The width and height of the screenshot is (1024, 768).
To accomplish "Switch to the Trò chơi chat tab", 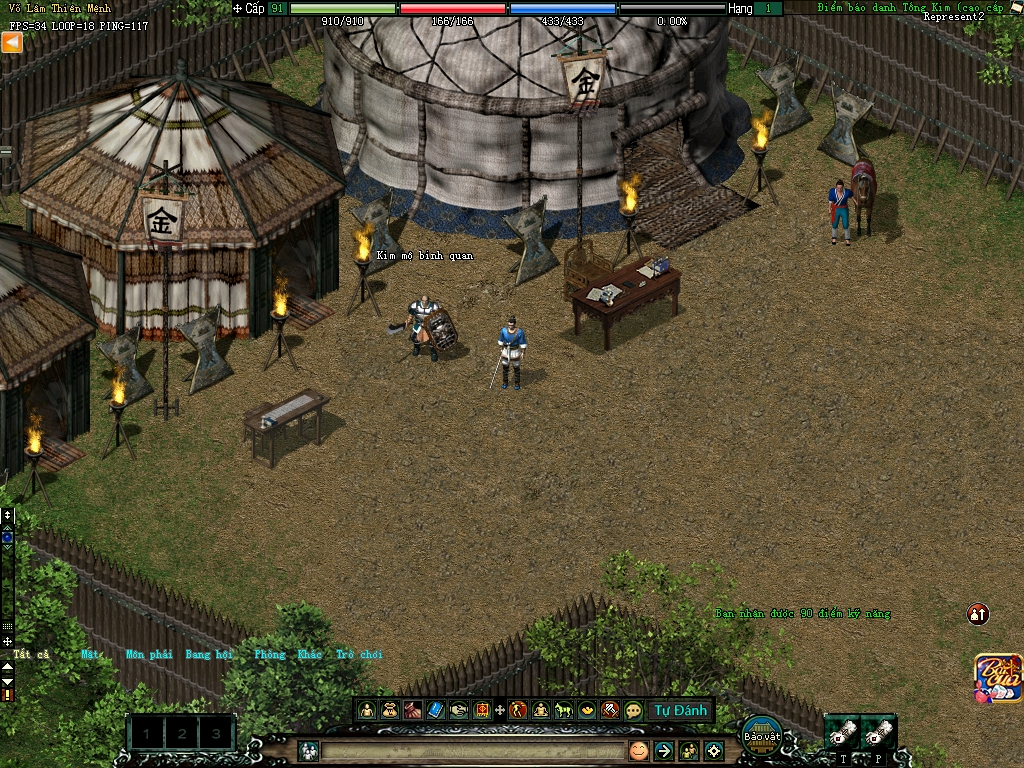I will coord(359,654).
